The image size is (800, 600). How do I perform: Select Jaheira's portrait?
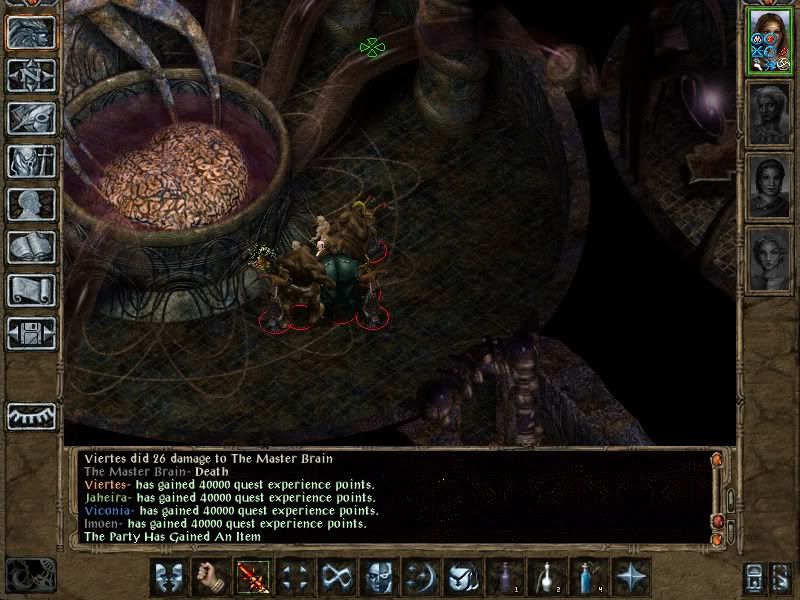pos(769,115)
